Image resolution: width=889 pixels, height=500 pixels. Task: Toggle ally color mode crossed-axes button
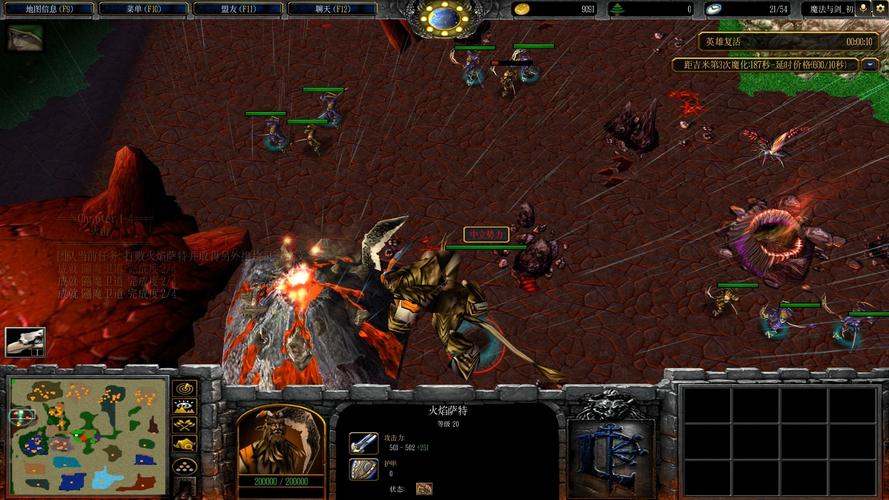coord(184,426)
